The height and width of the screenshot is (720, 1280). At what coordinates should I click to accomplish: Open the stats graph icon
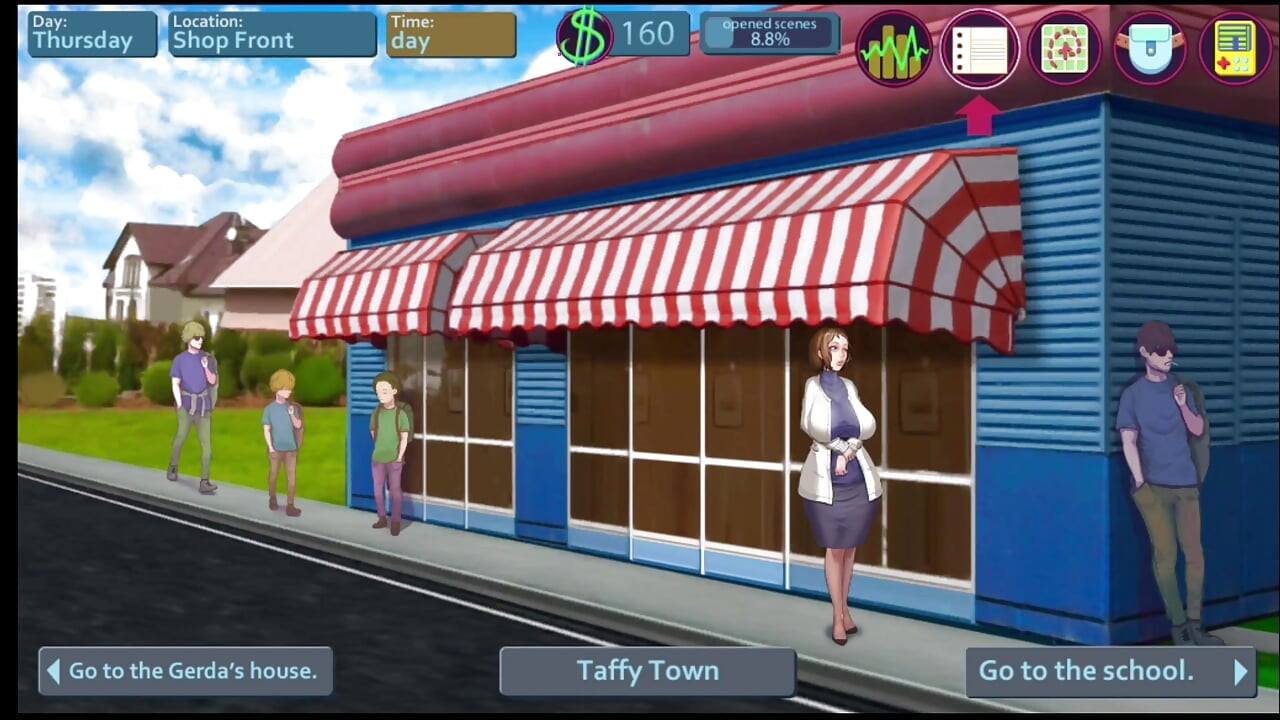pos(893,48)
